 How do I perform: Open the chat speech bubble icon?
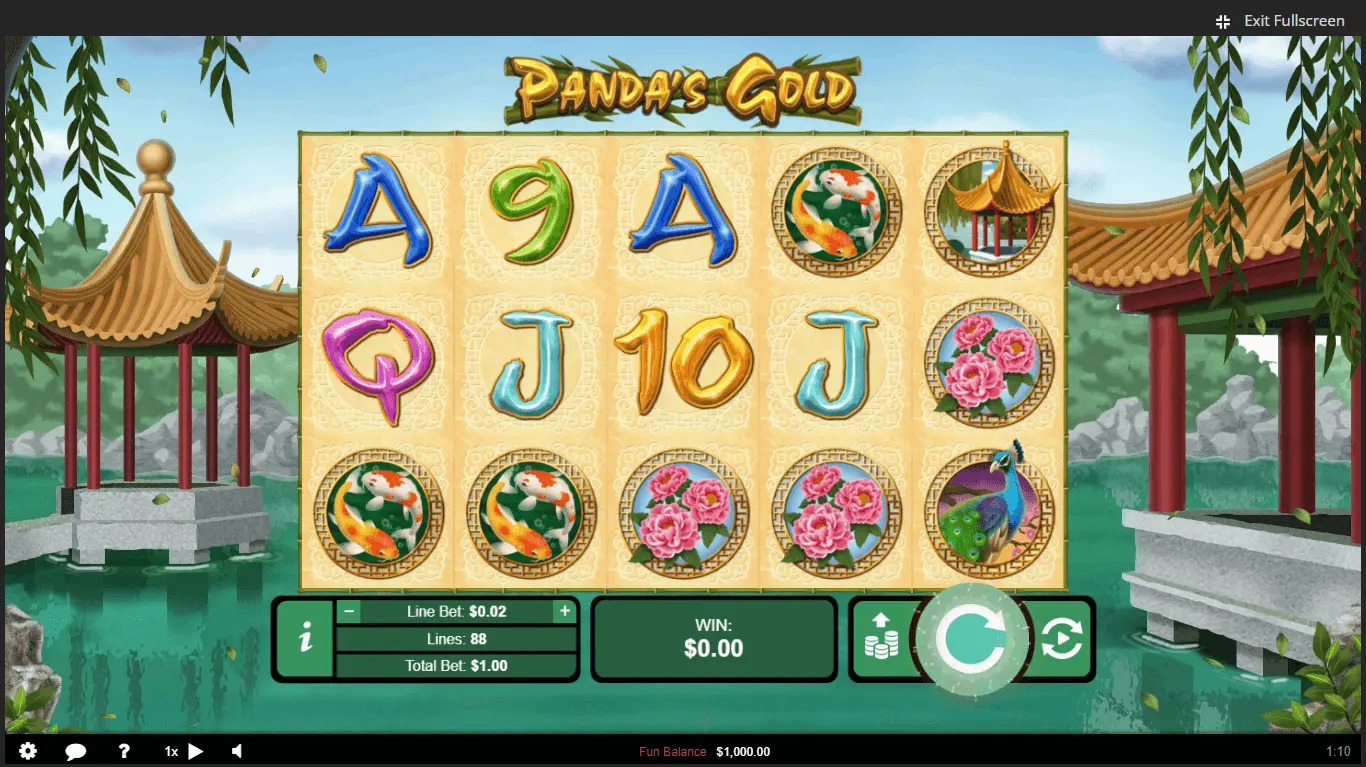76,751
